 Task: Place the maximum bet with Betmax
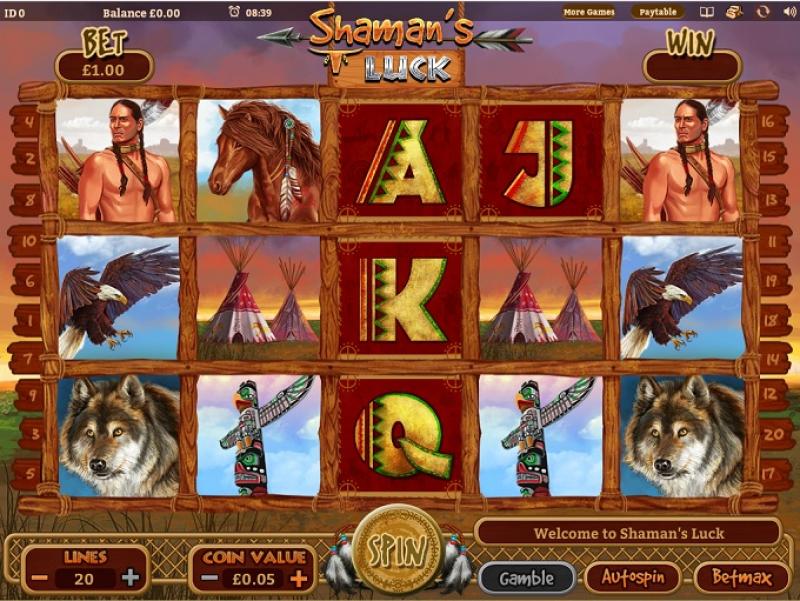tap(741, 577)
